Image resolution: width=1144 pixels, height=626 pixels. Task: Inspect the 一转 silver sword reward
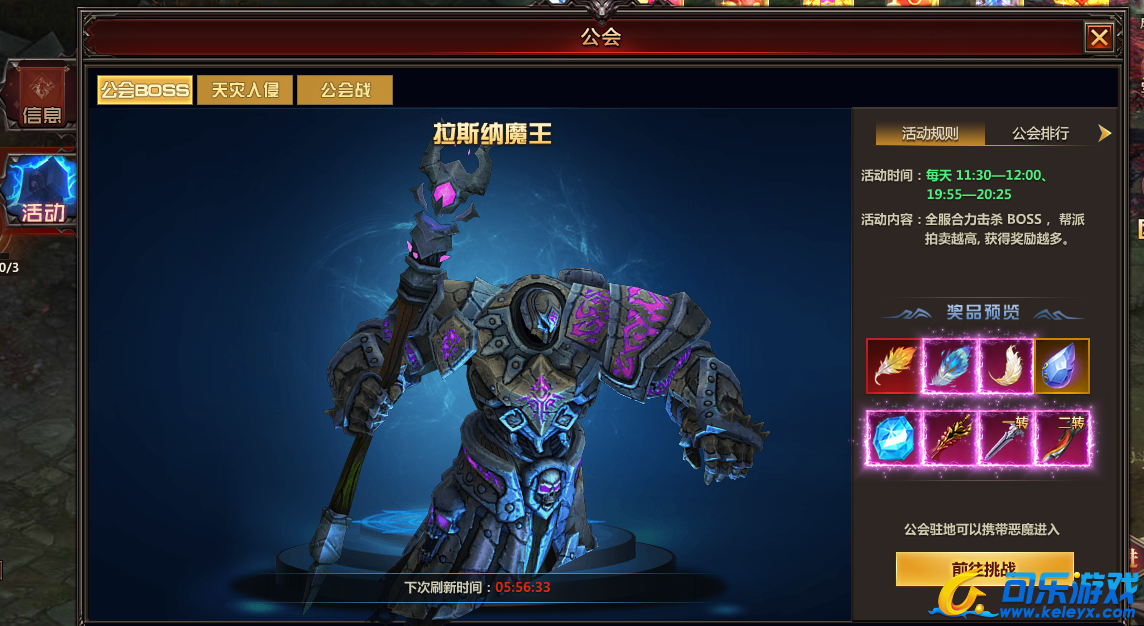[x=1005, y=438]
